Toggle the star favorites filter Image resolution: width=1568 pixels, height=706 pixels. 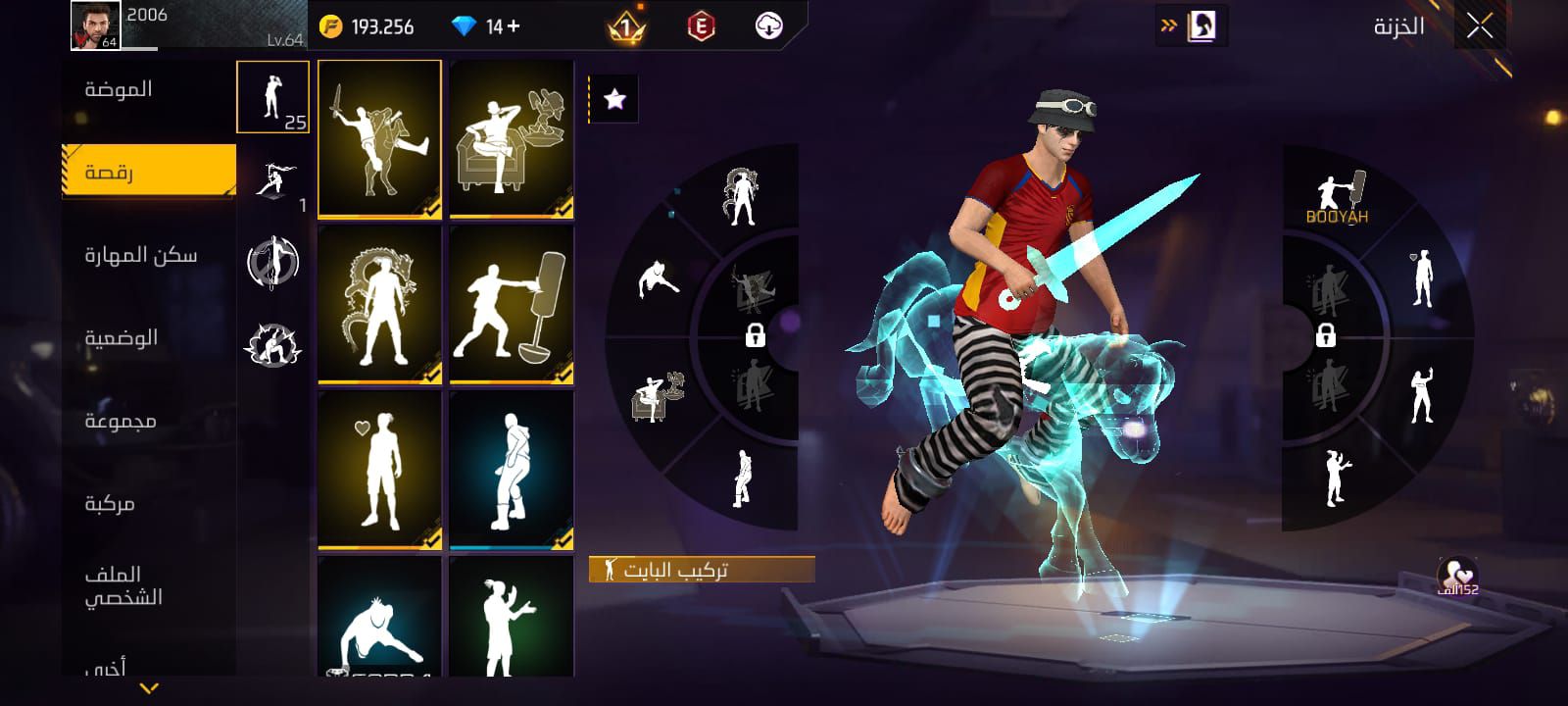pos(614,99)
